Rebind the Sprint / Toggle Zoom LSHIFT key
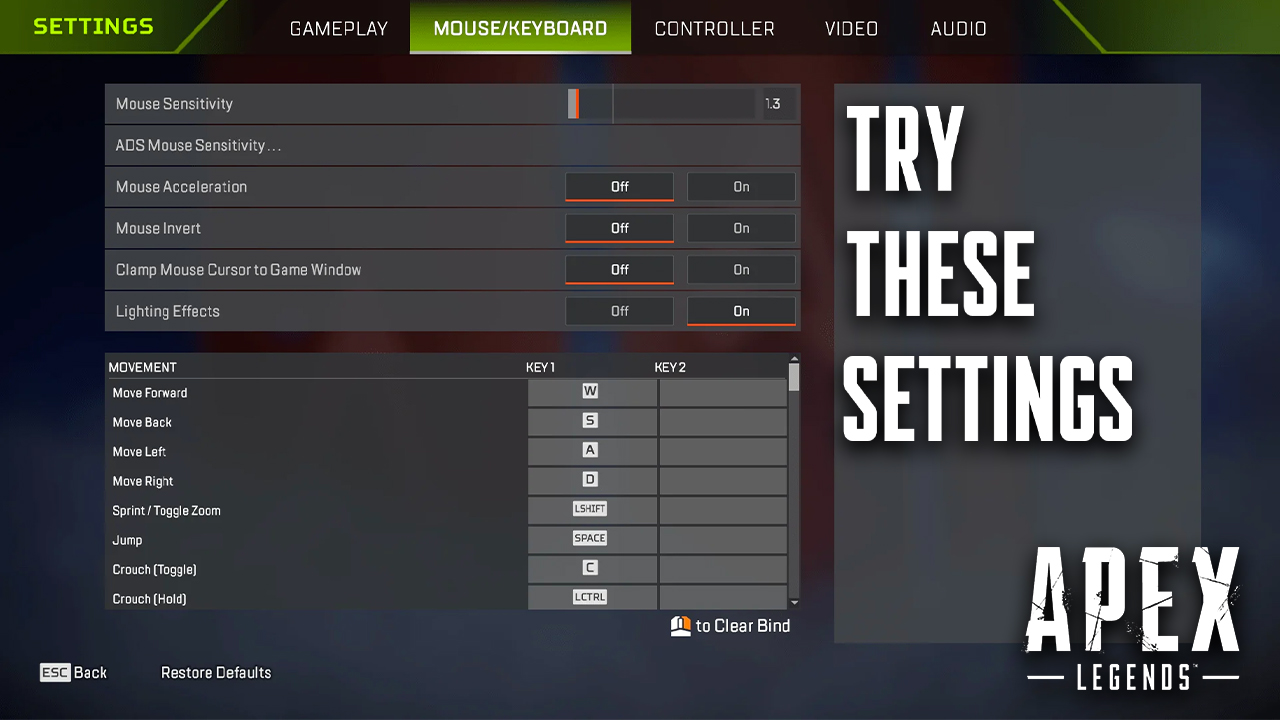The height and width of the screenshot is (720, 1280). 591,509
